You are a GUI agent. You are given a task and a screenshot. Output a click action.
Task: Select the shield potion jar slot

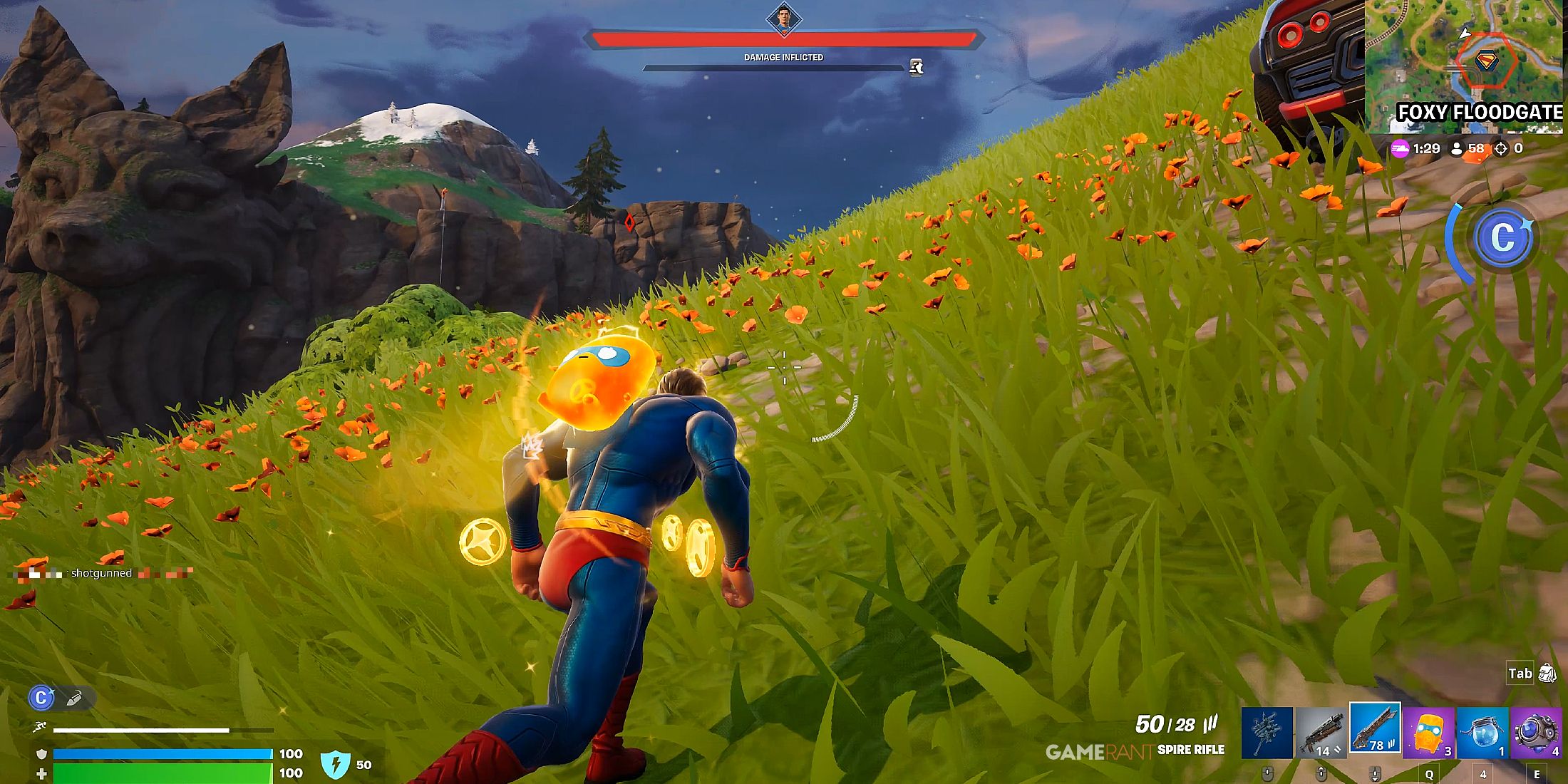(1482, 733)
